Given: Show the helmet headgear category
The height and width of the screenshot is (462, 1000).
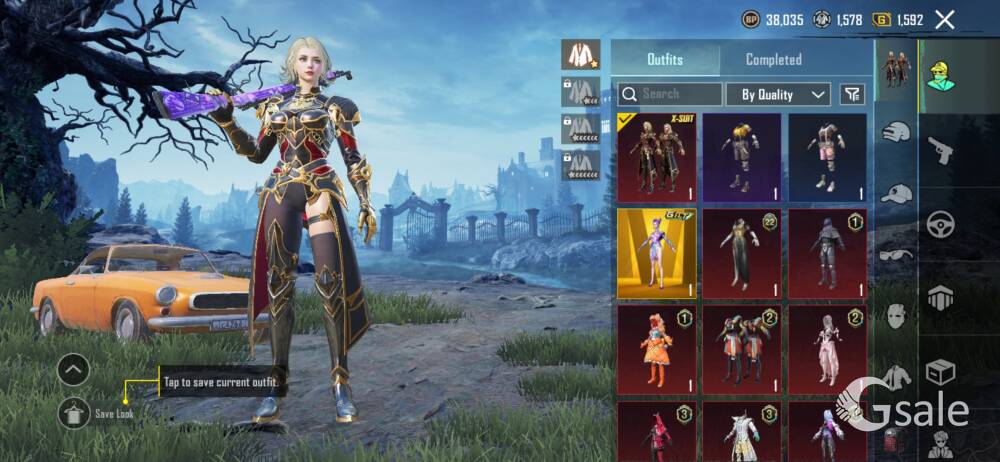Looking at the screenshot, I should 896,132.
